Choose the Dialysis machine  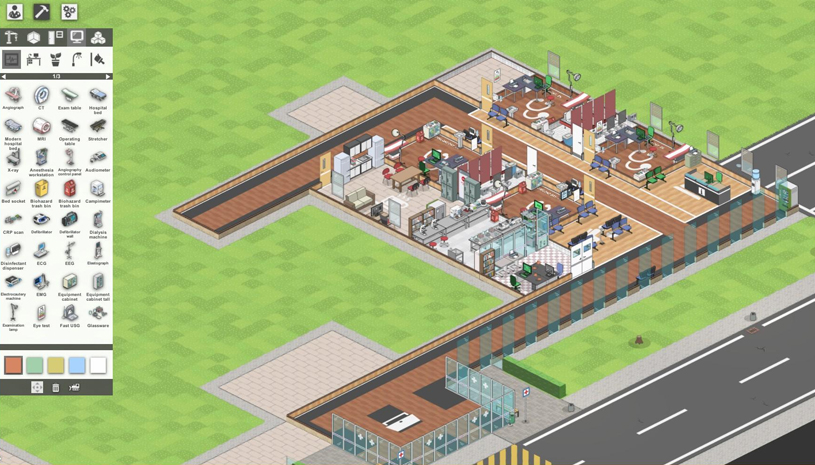97,220
